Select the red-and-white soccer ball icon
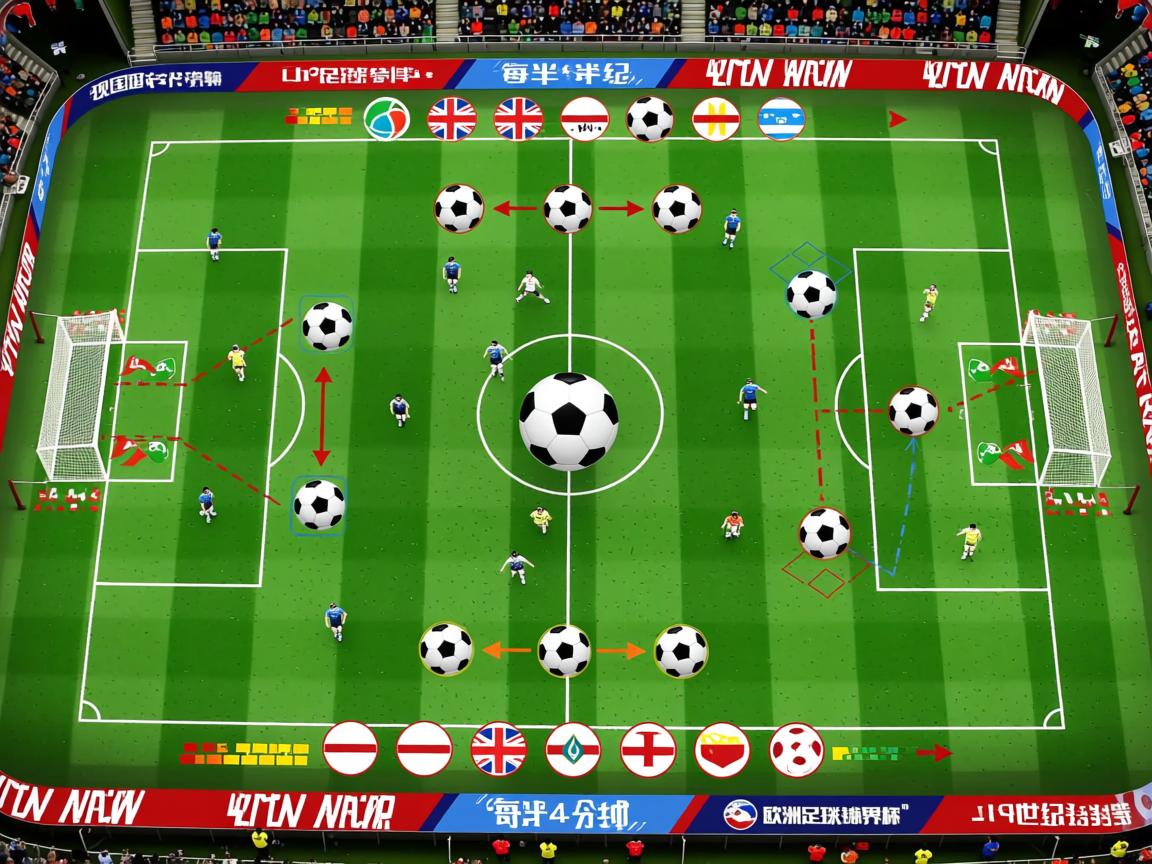Viewport: 1152px width, 864px height. pos(797,749)
